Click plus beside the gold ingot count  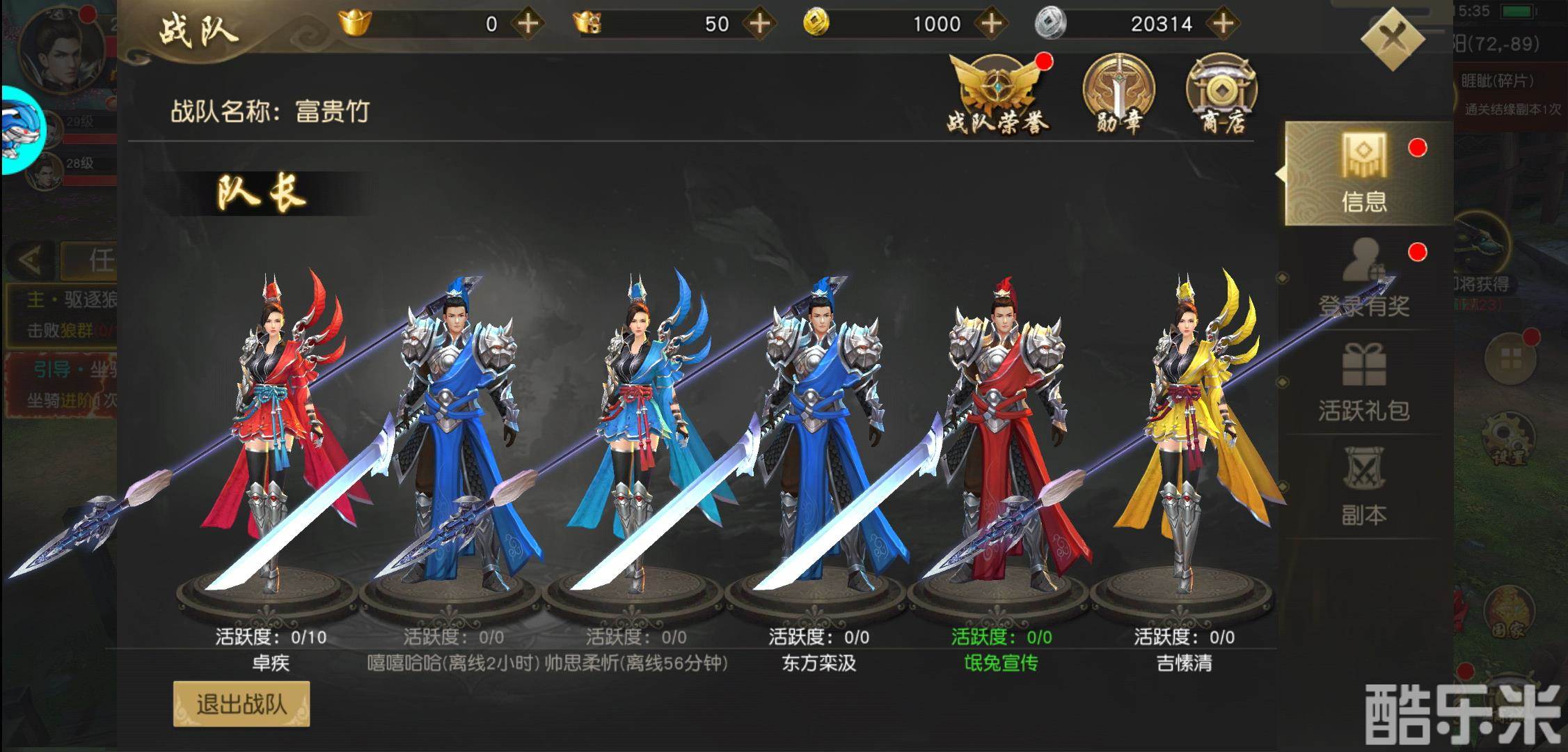pos(529,23)
